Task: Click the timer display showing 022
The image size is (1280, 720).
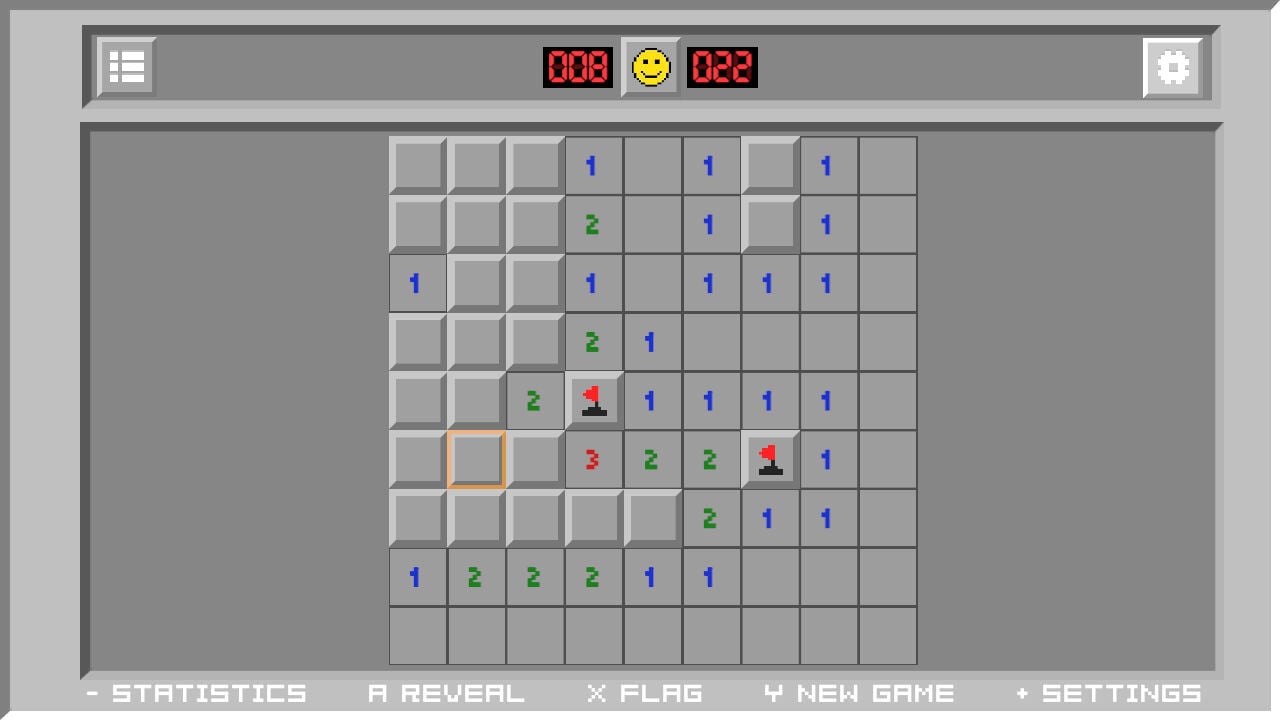Action: coord(722,68)
